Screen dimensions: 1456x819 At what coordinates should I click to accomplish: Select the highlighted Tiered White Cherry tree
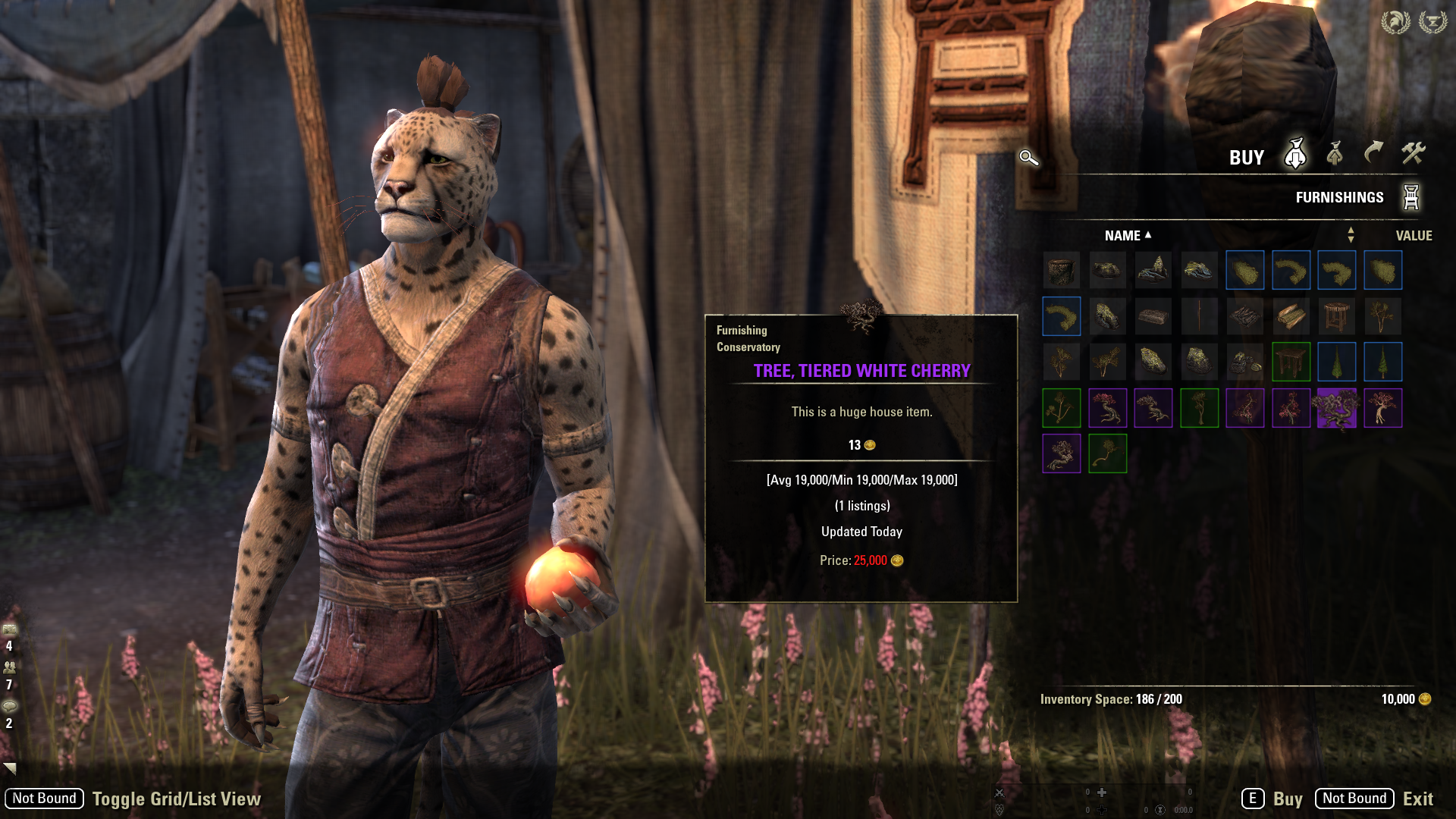[1337, 408]
